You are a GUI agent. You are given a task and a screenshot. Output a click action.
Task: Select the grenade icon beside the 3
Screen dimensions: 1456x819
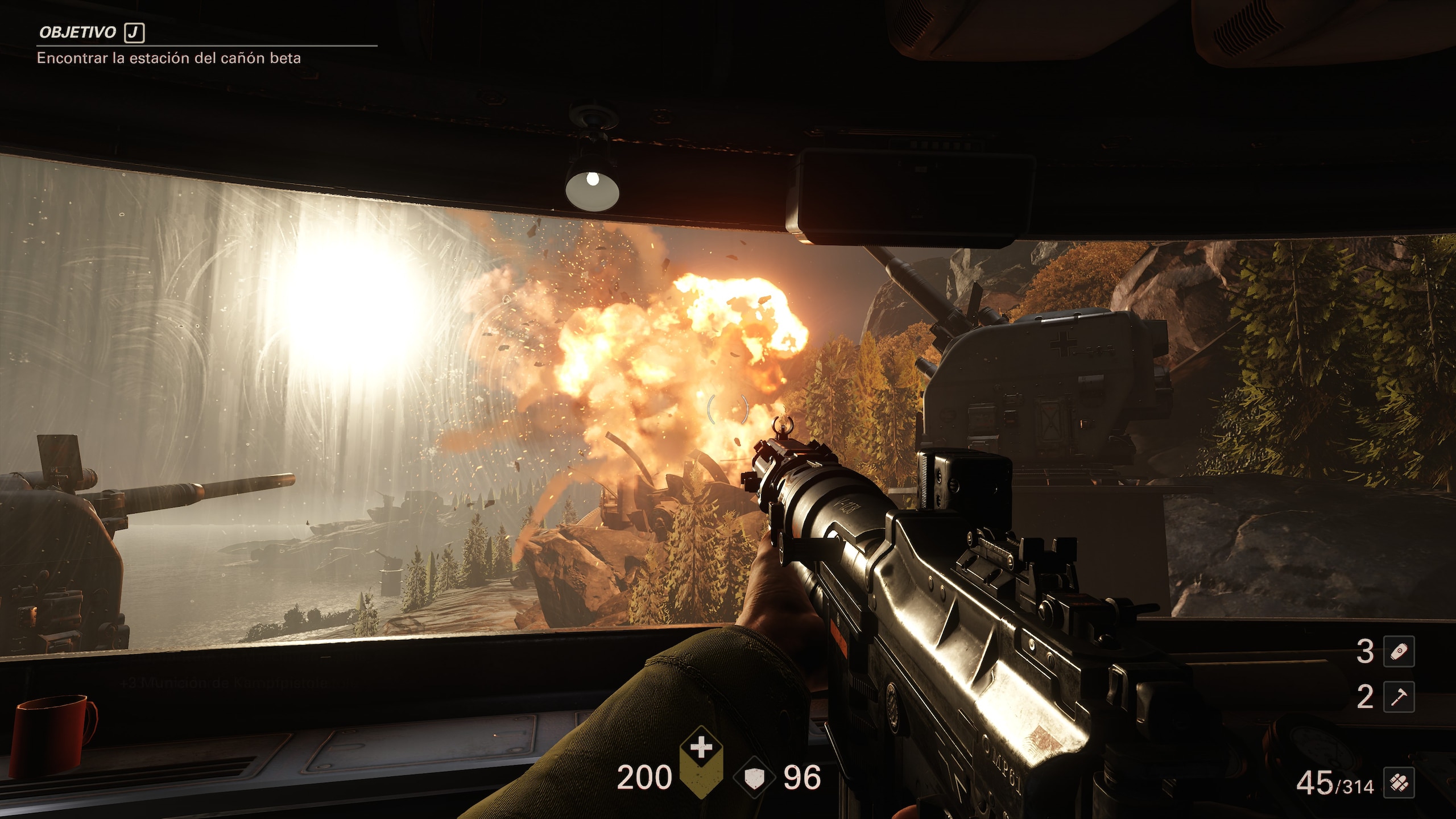click(x=1399, y=652)
